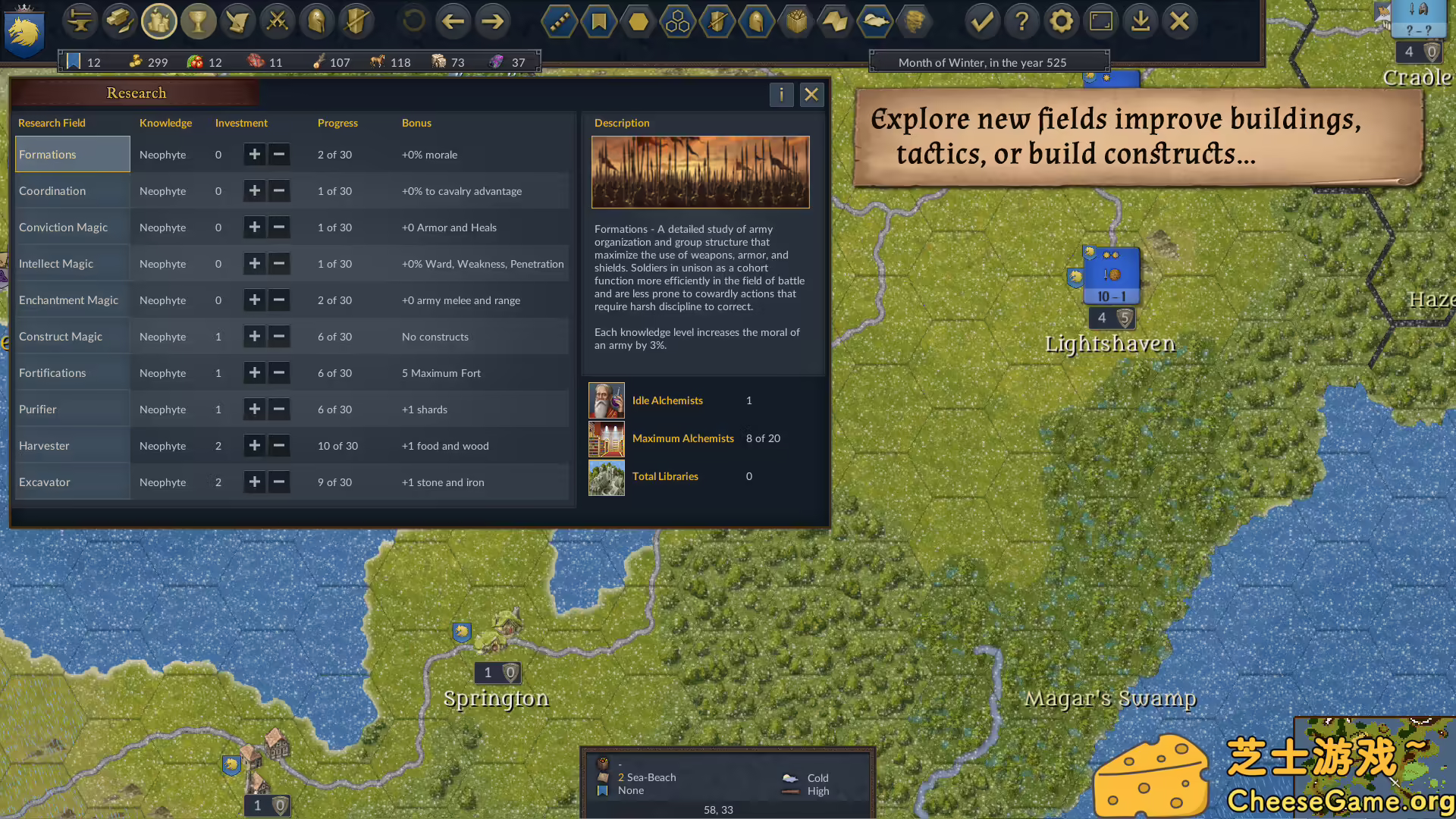
Task: Select the Harvester research field
Action: (x=44, y=445)
